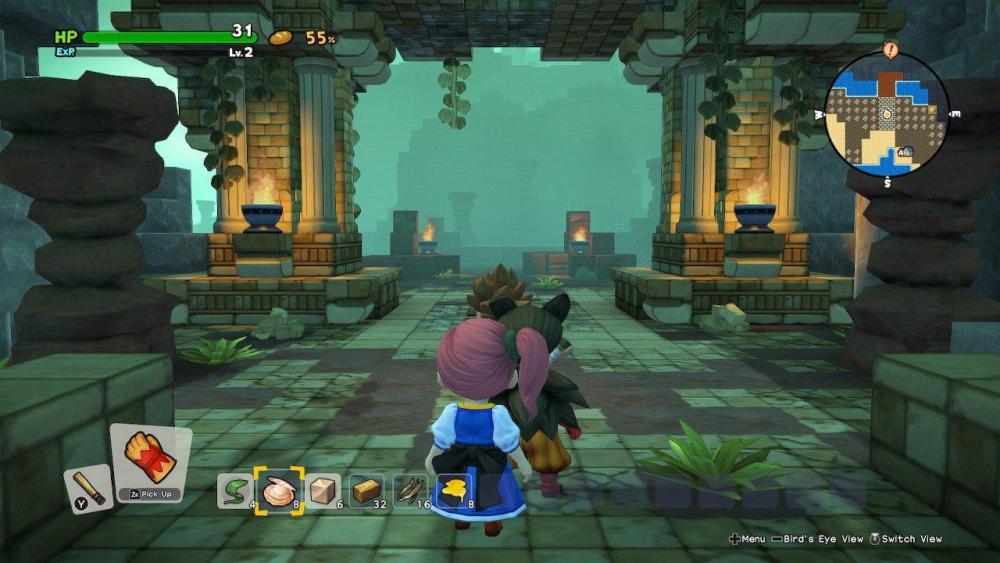This screenshot has height=563, width=1000.
Task: Click the house marker on the minimap
Action: pos(905,152)
